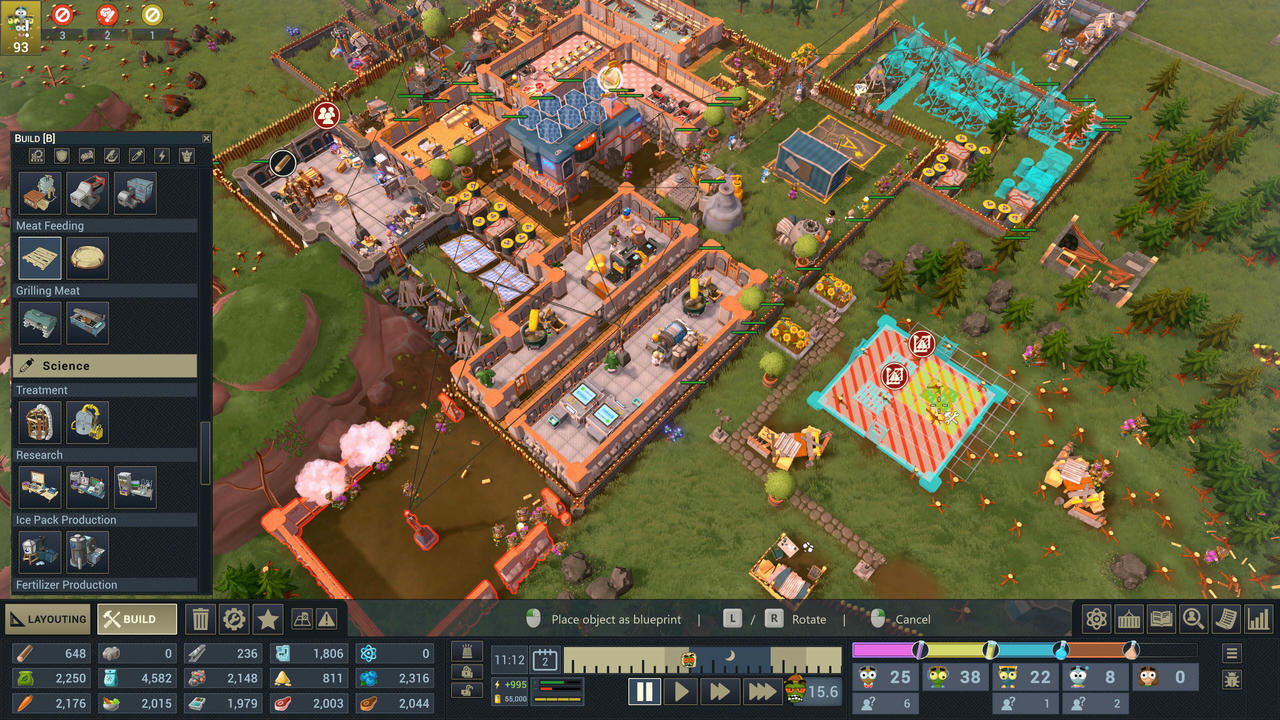Open the open-book journal button
Viewport: 1280px width, 720px height.
tap(1161, 619)
